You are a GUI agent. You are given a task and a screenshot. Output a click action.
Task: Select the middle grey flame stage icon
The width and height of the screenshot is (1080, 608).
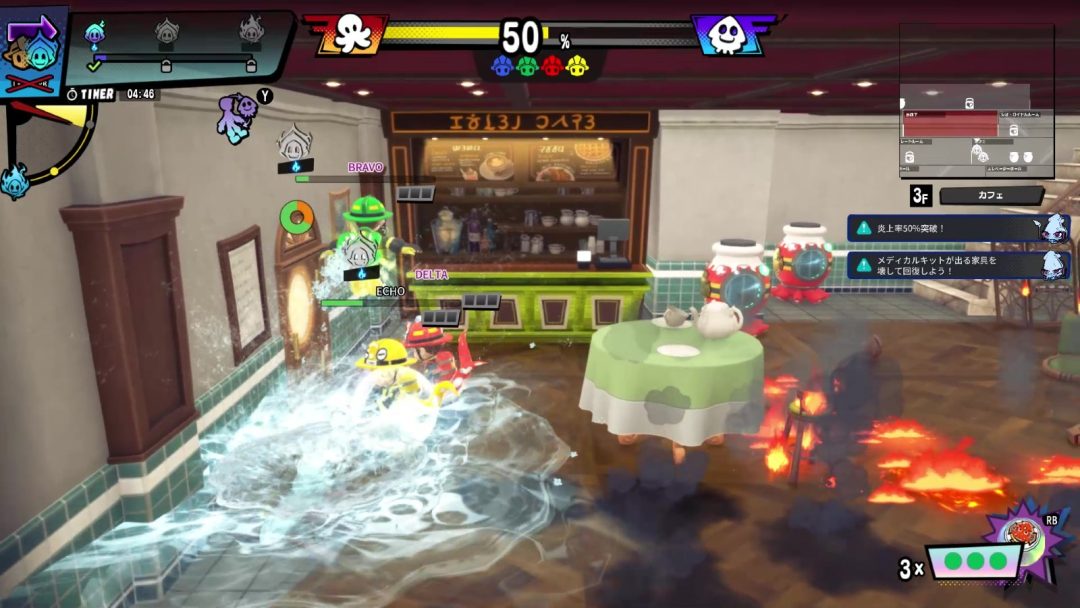pos(167,32)
